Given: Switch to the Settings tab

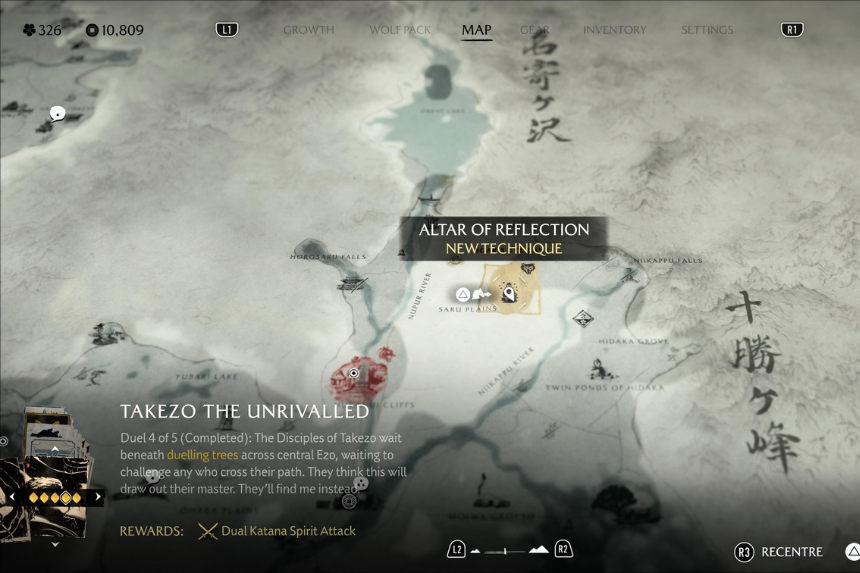Looking at the screenshot, I should 707,30.
